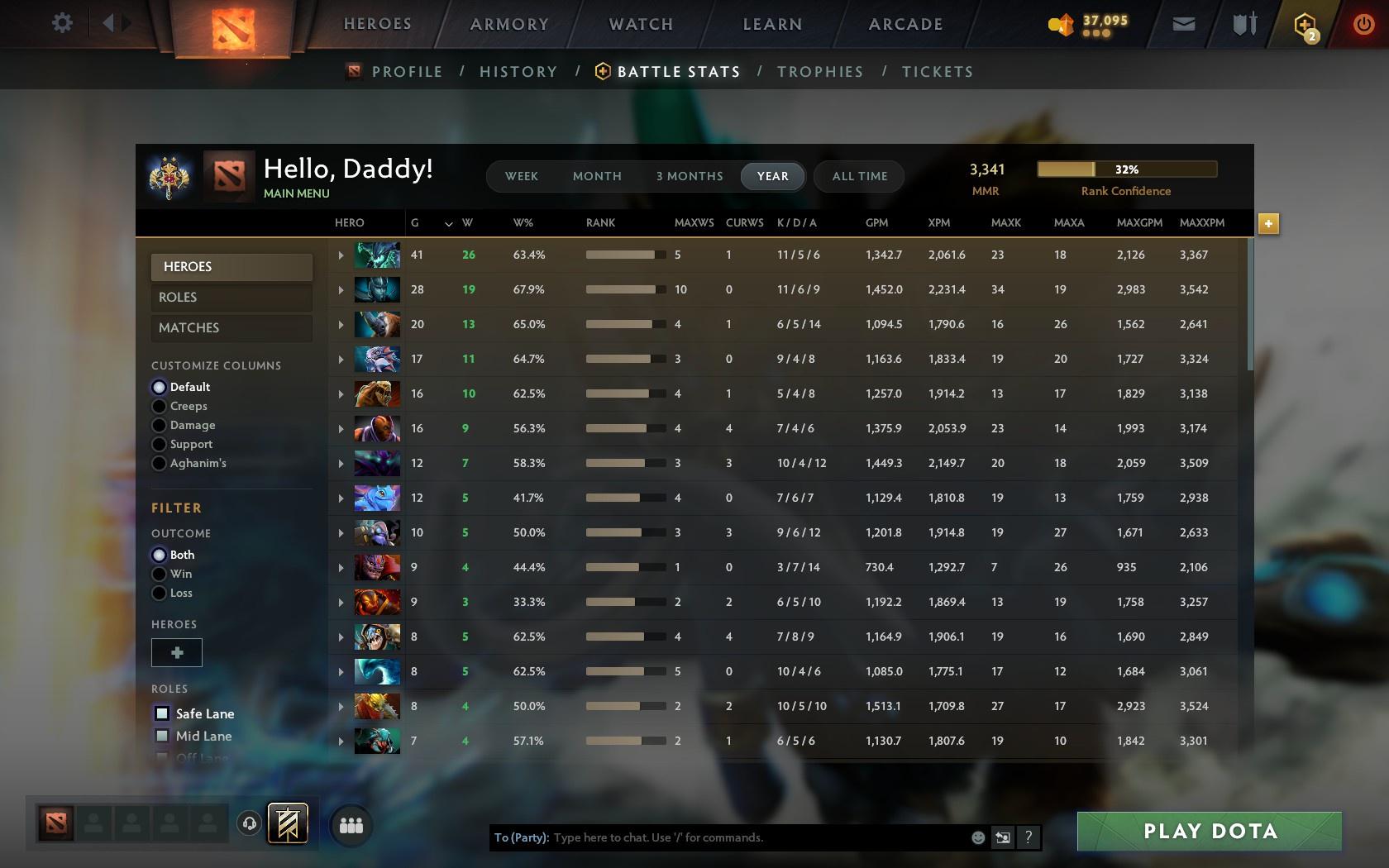Click the gold plus icon to add columns
The height and width of the screenshot is (868, 1389).
point(1267,223)
